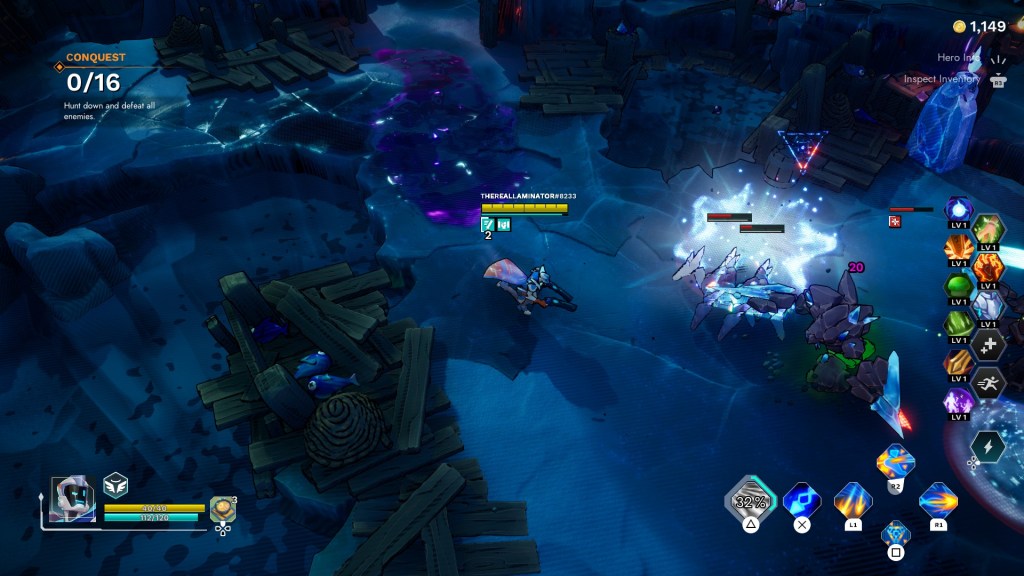Select the pale crystal shard upgrade icon
Image resolution: width=1024 pixels, height=576 pixels.
(989, 305)
